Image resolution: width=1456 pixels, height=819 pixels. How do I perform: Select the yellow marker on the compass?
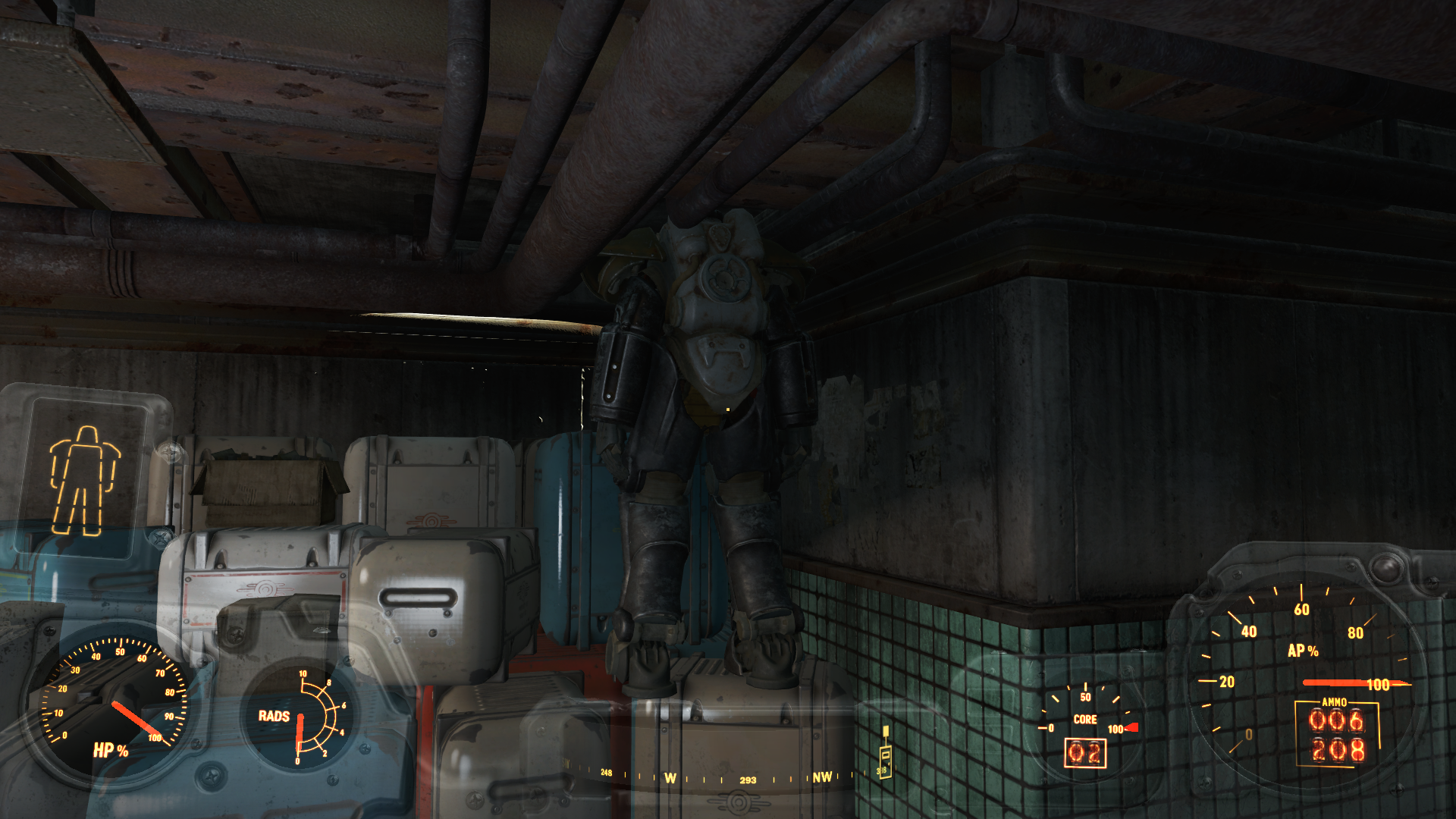pos(884,752)
